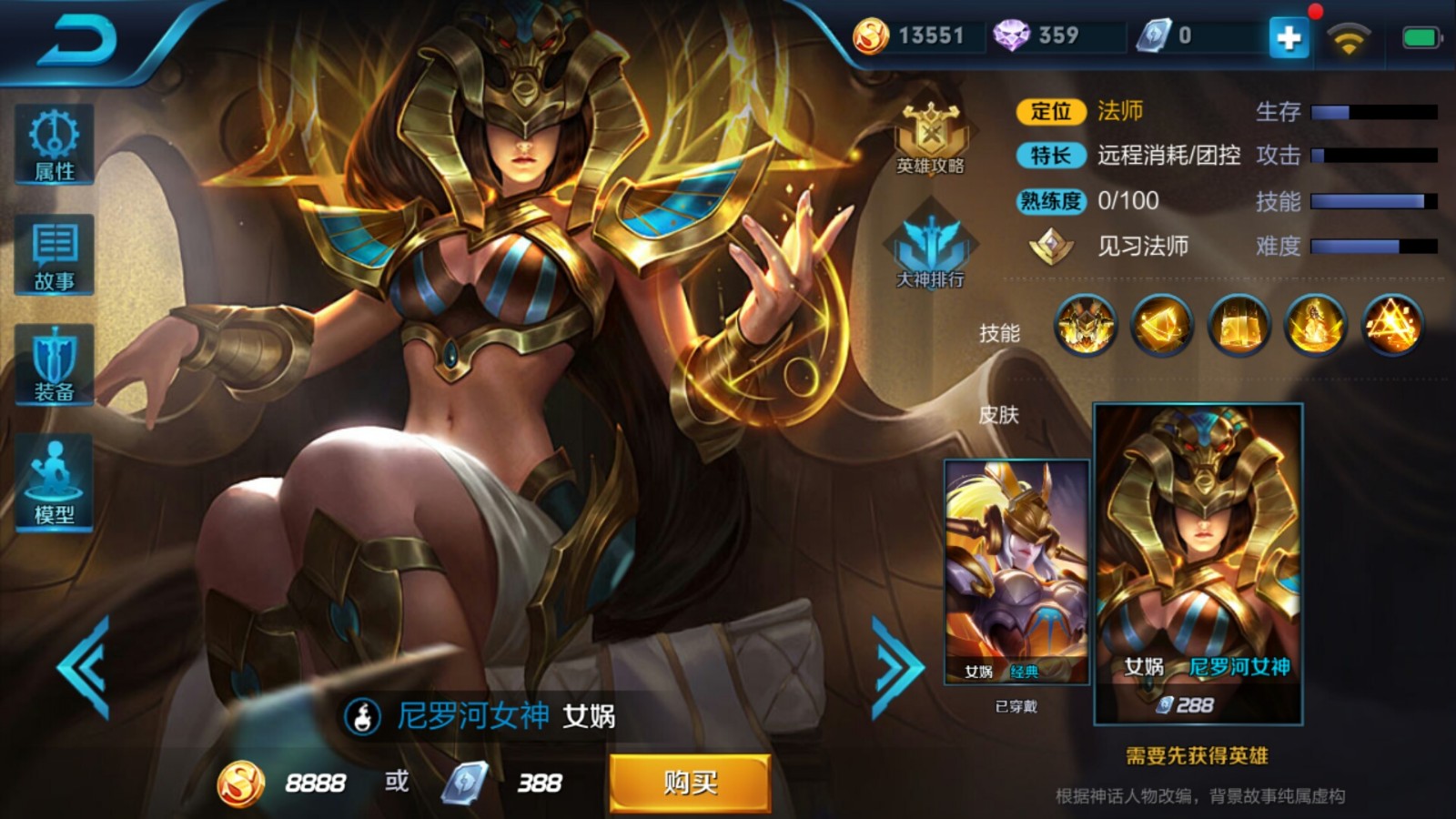View the last skill icon in the skill row

1390,328
